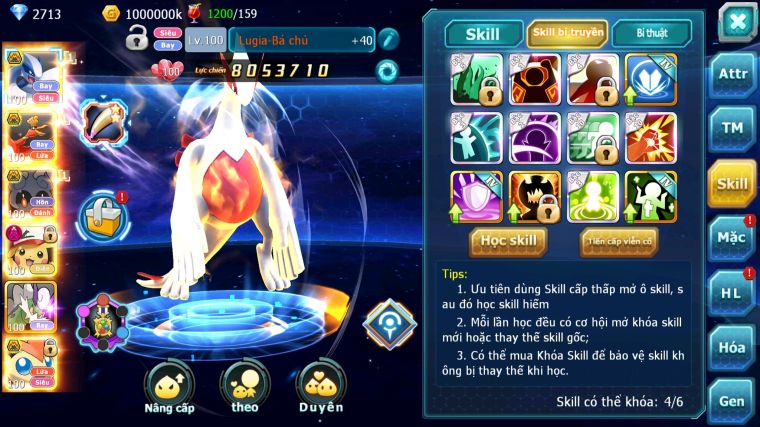The image size is (760, 427).
Task: Switch to the Mặc side tab
Action: [x=732, y=238]
